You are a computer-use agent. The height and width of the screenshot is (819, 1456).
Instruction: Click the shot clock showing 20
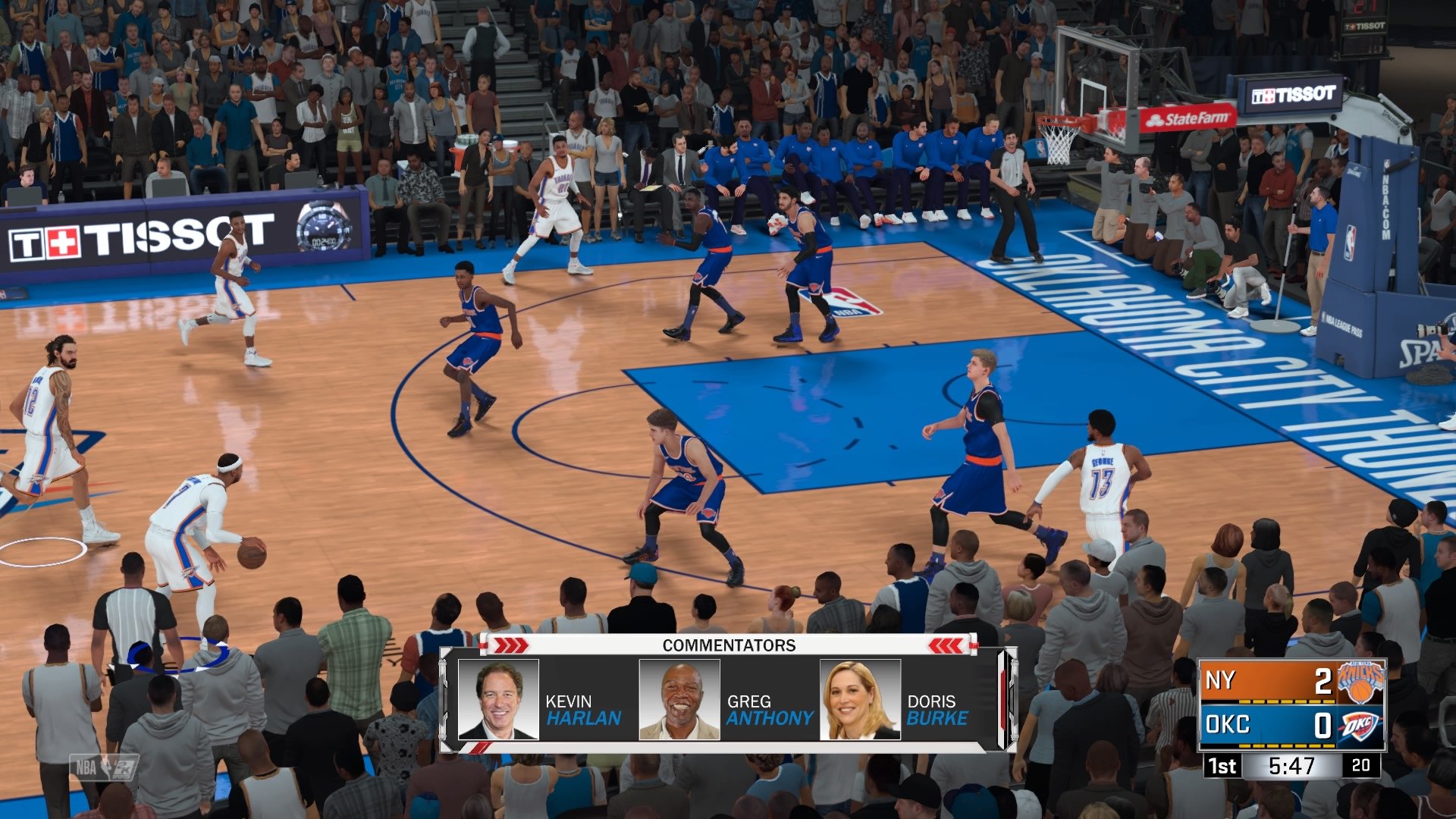pyautogui.click(x=1361, y=767)
